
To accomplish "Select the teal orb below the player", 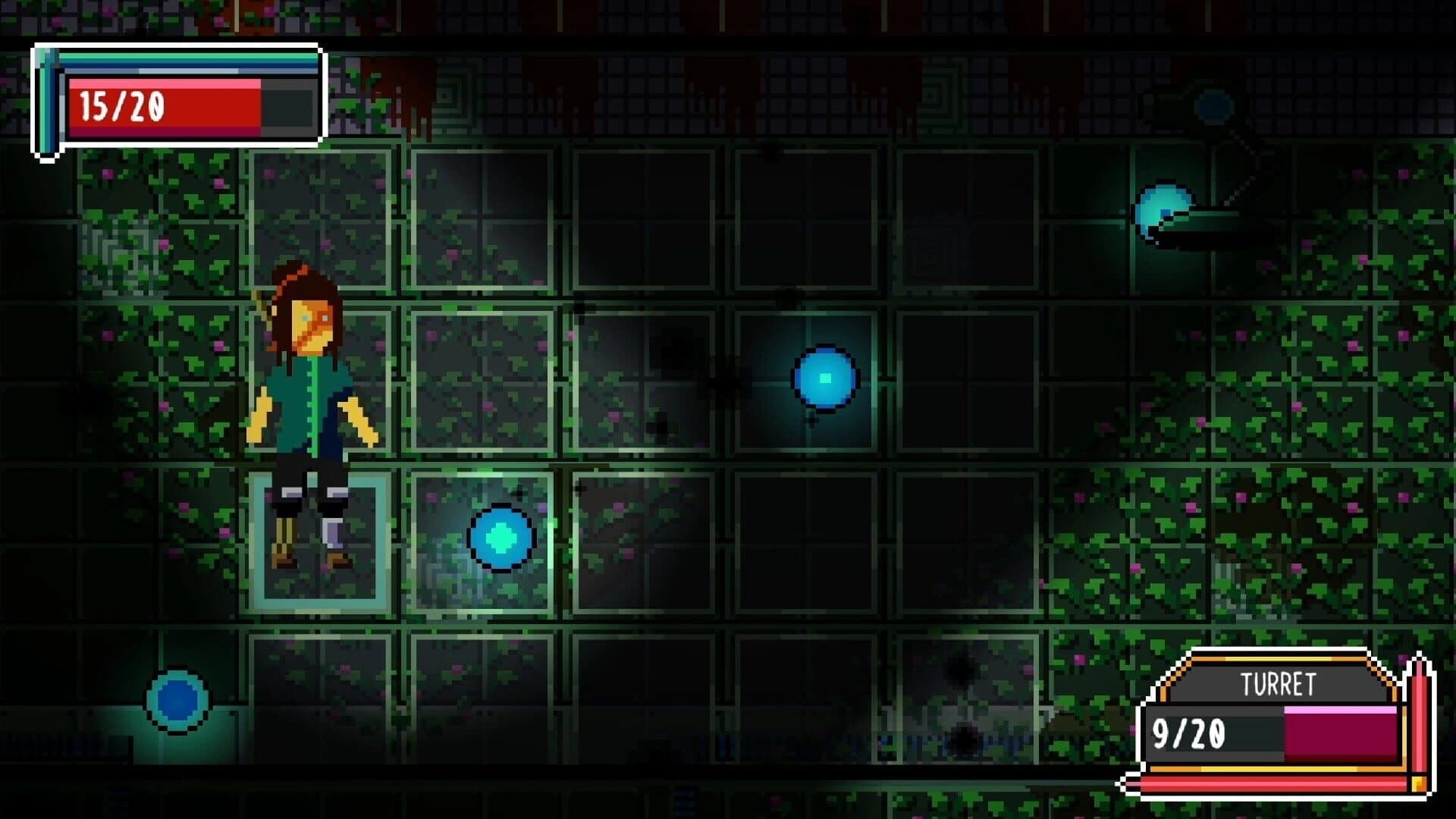I will pos(500,538).
